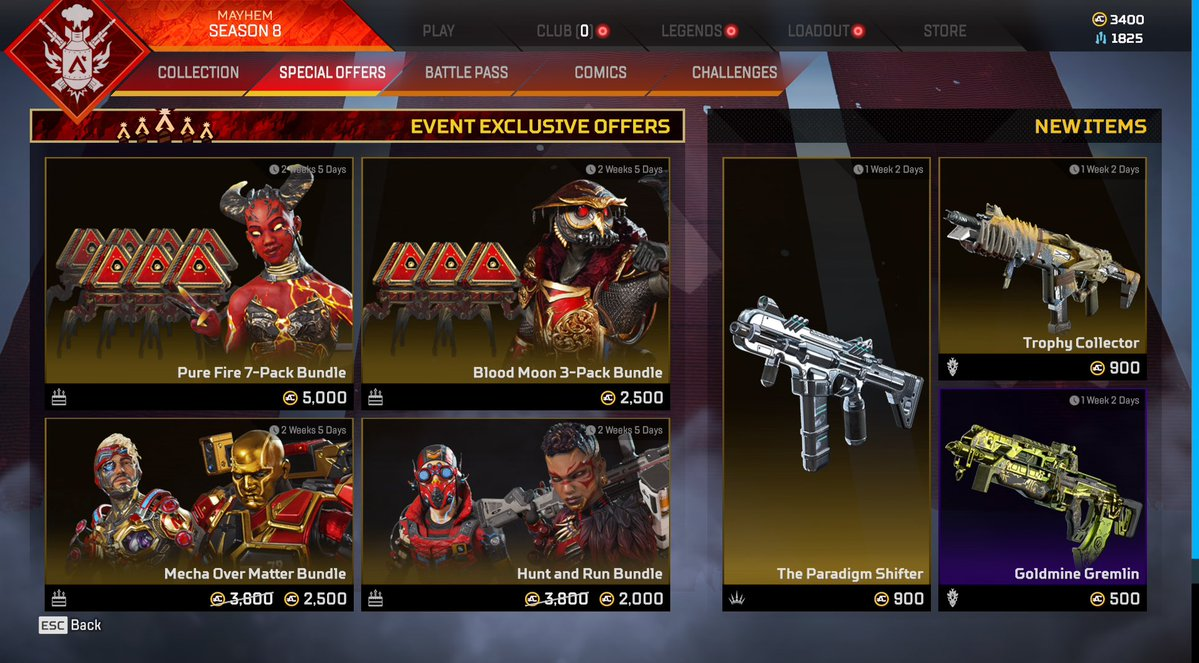Select The Paradigm Shifter weapon skin
Screen dimensions: 1199x663
click(x=826, y=383)
